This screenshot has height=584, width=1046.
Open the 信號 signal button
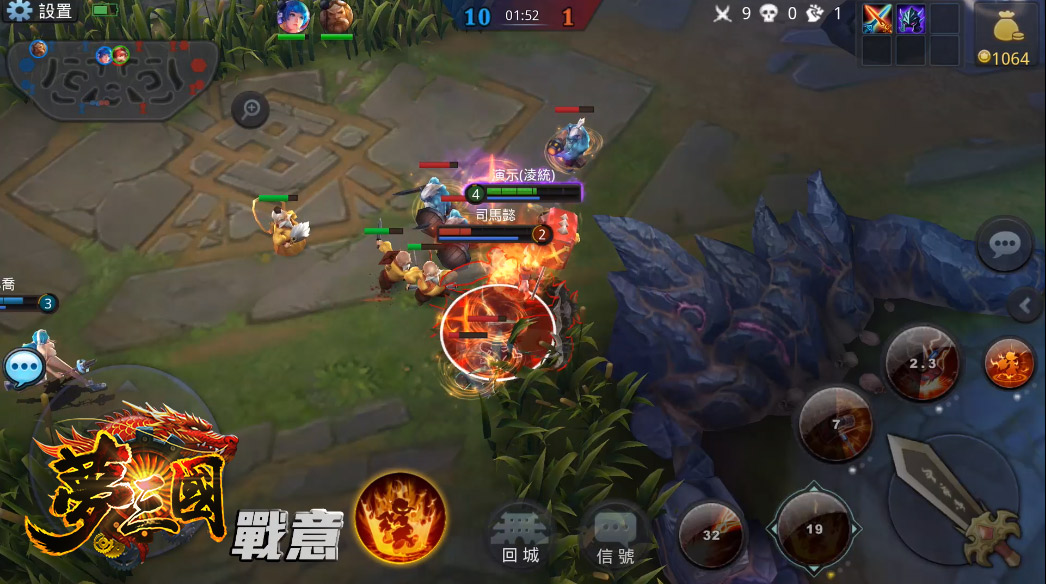(614, 535)
